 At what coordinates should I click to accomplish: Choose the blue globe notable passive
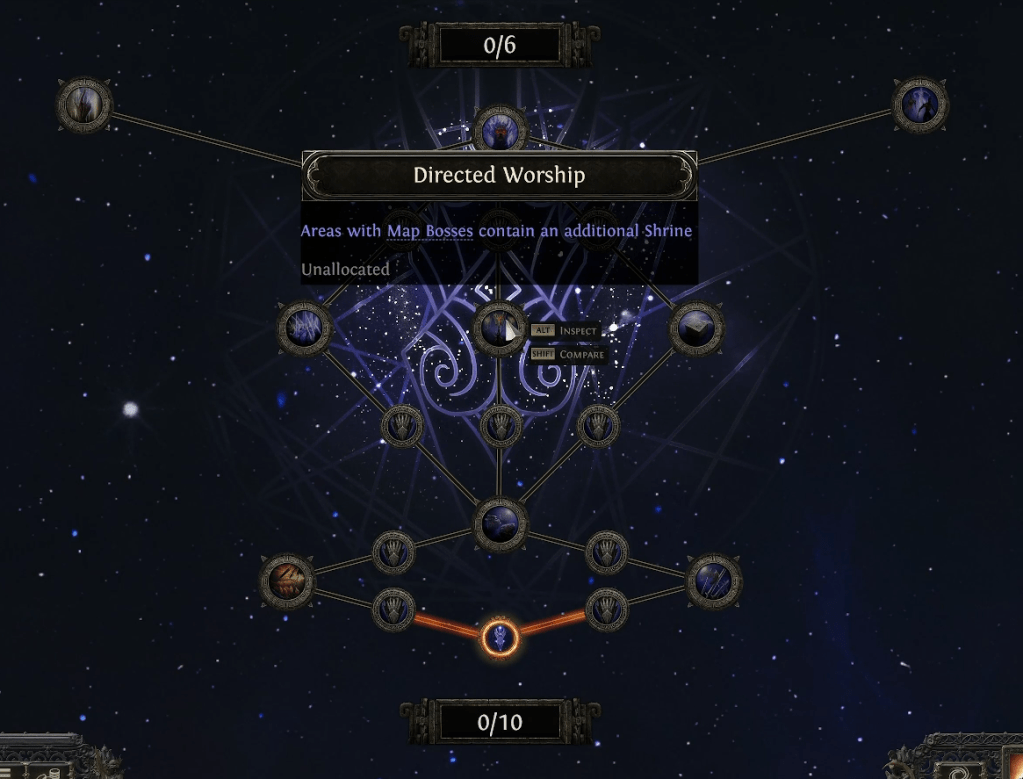point(499,524)
